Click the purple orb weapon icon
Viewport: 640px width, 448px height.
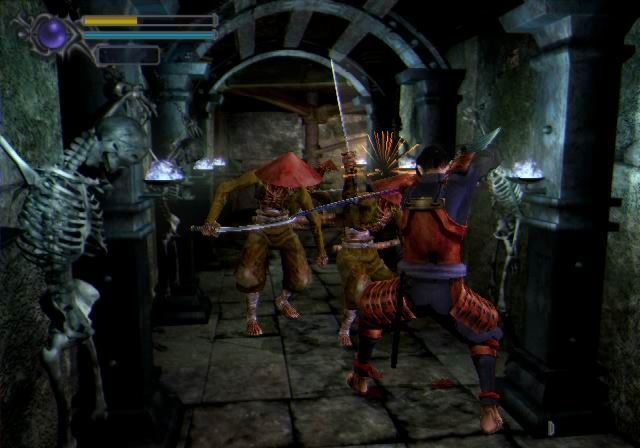pyautogui.click(x=54, y=35)
